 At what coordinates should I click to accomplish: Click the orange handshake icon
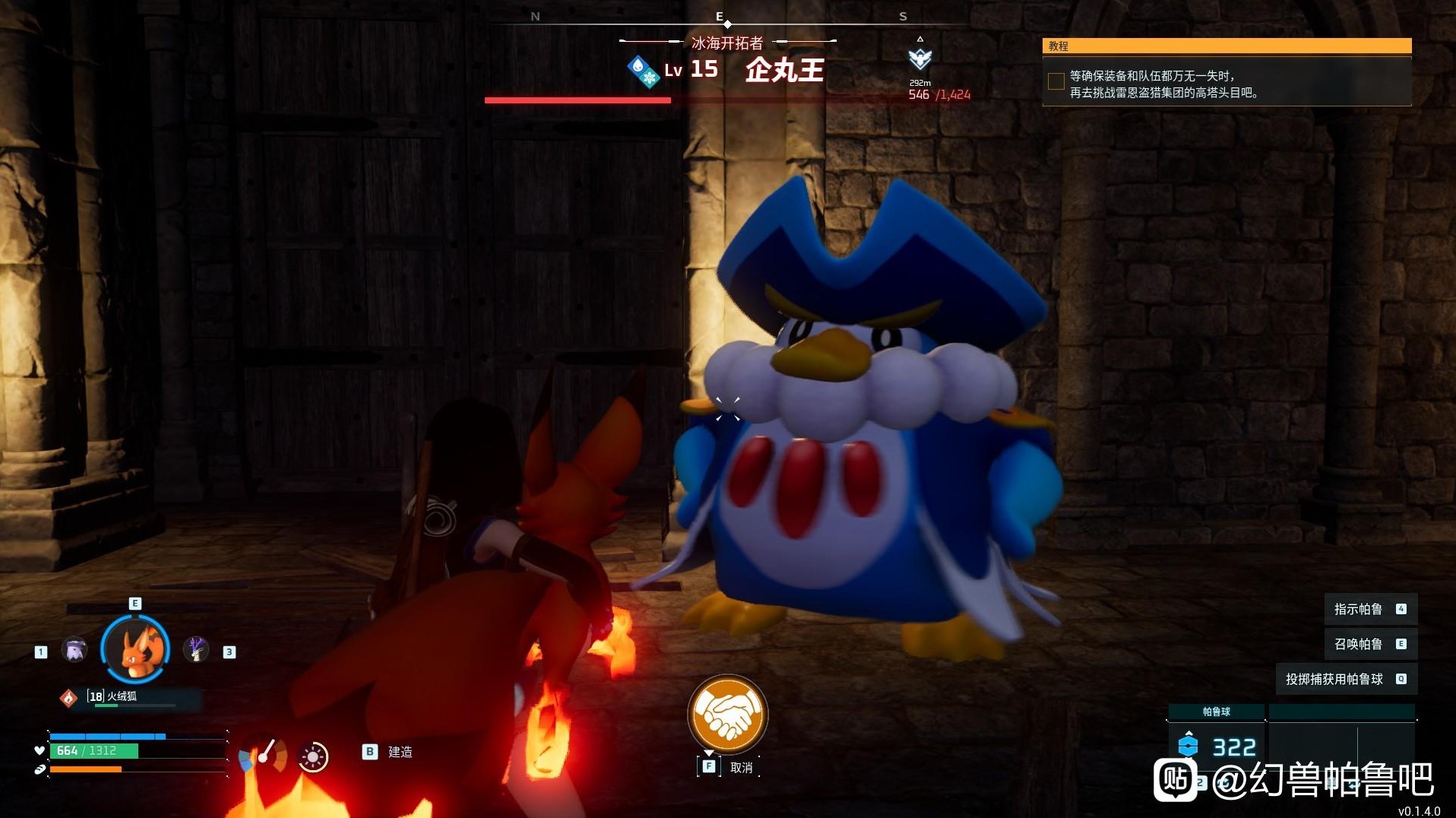click(x=727, y=714)
